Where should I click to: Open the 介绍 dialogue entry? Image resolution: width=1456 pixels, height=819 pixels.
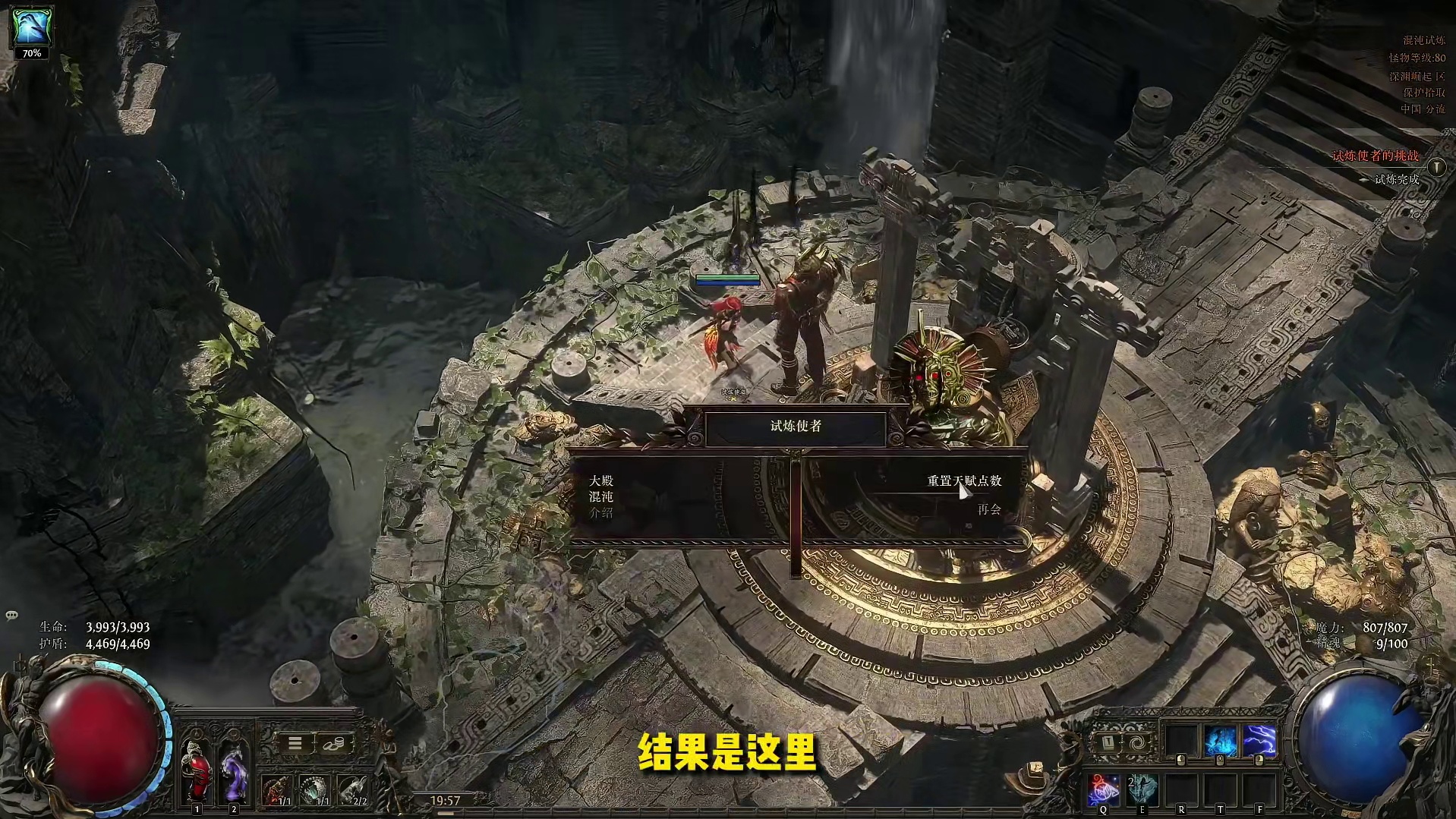(x=600, y=512)
